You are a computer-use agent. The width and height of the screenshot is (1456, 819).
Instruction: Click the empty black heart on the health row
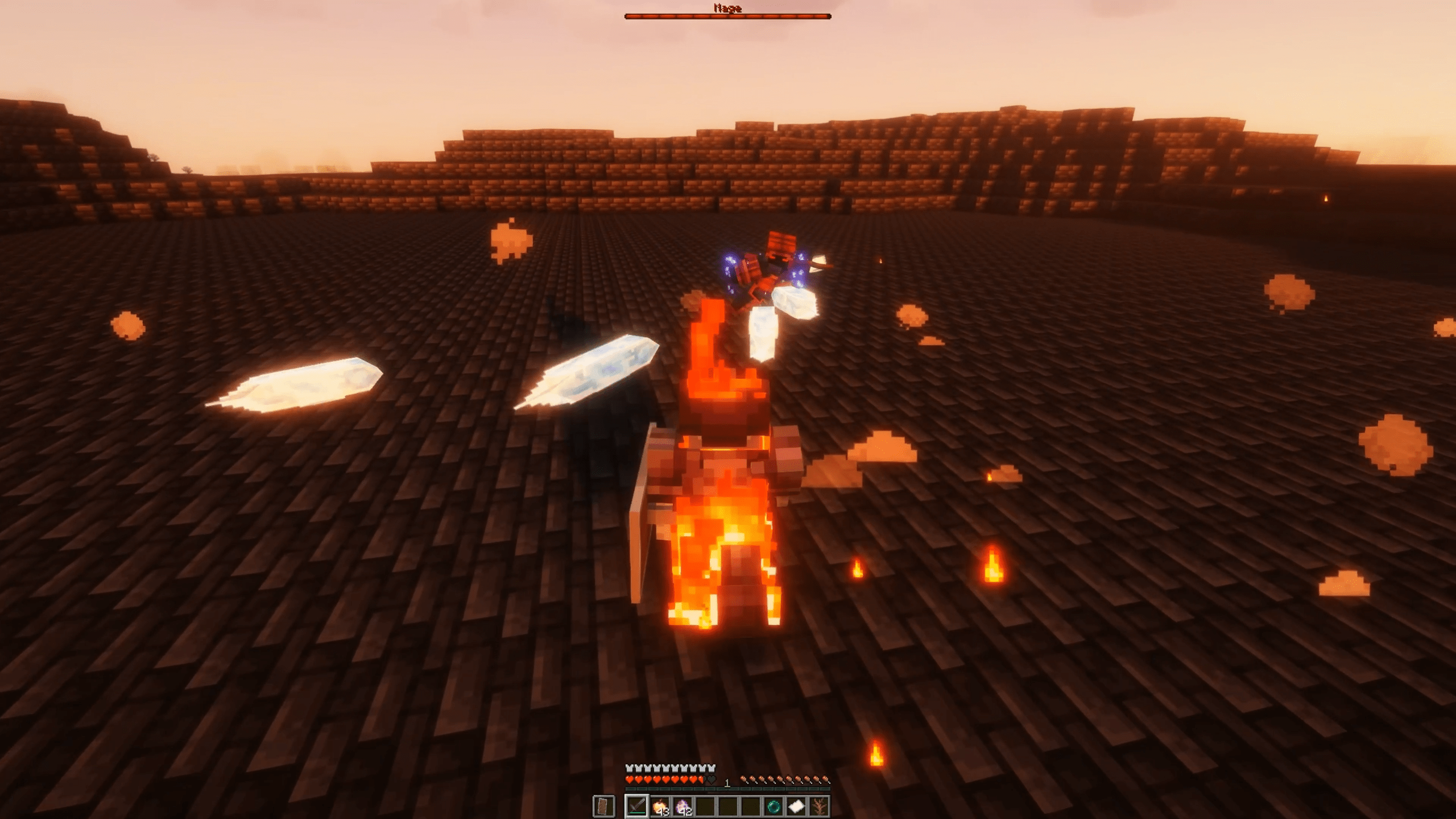click(x=712, y=780)
